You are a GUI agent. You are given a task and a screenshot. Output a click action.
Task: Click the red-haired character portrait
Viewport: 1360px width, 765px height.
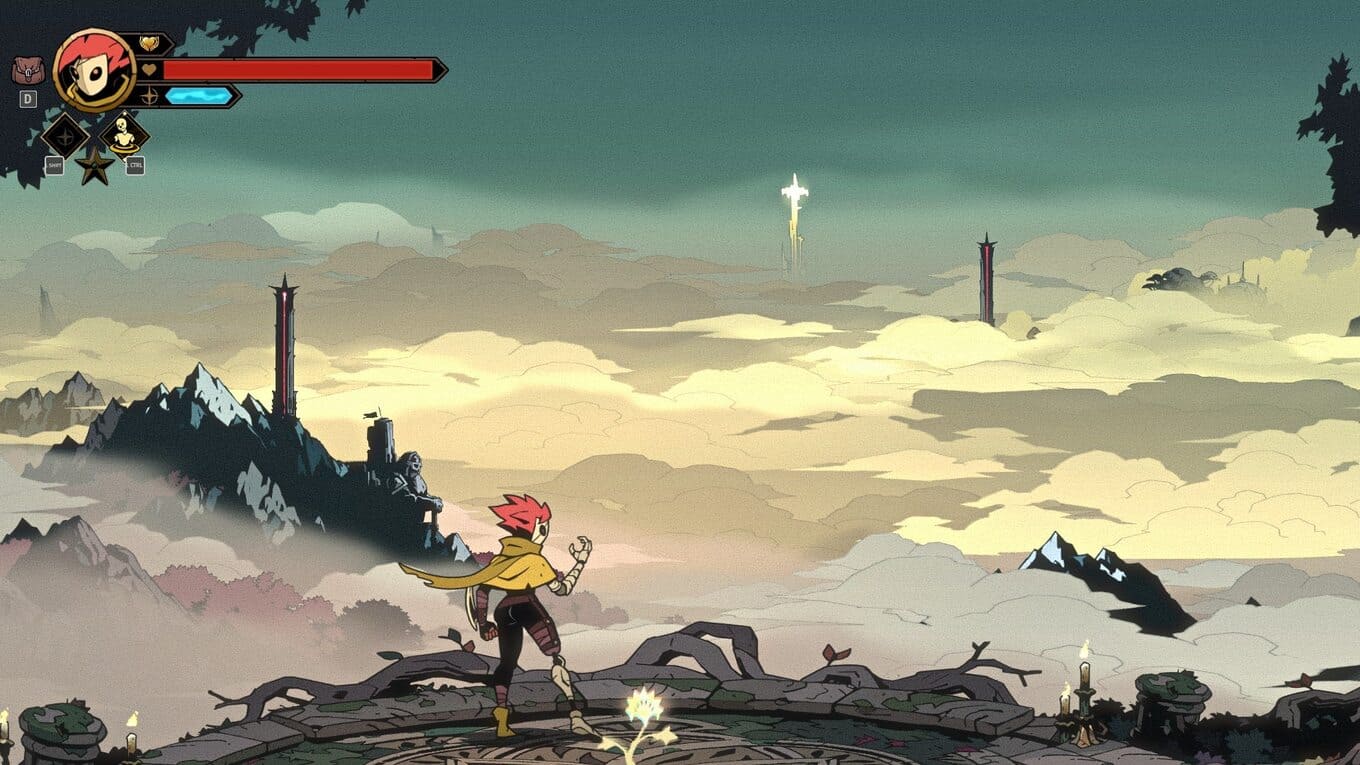pyautogui.click(x=94, y=69)
